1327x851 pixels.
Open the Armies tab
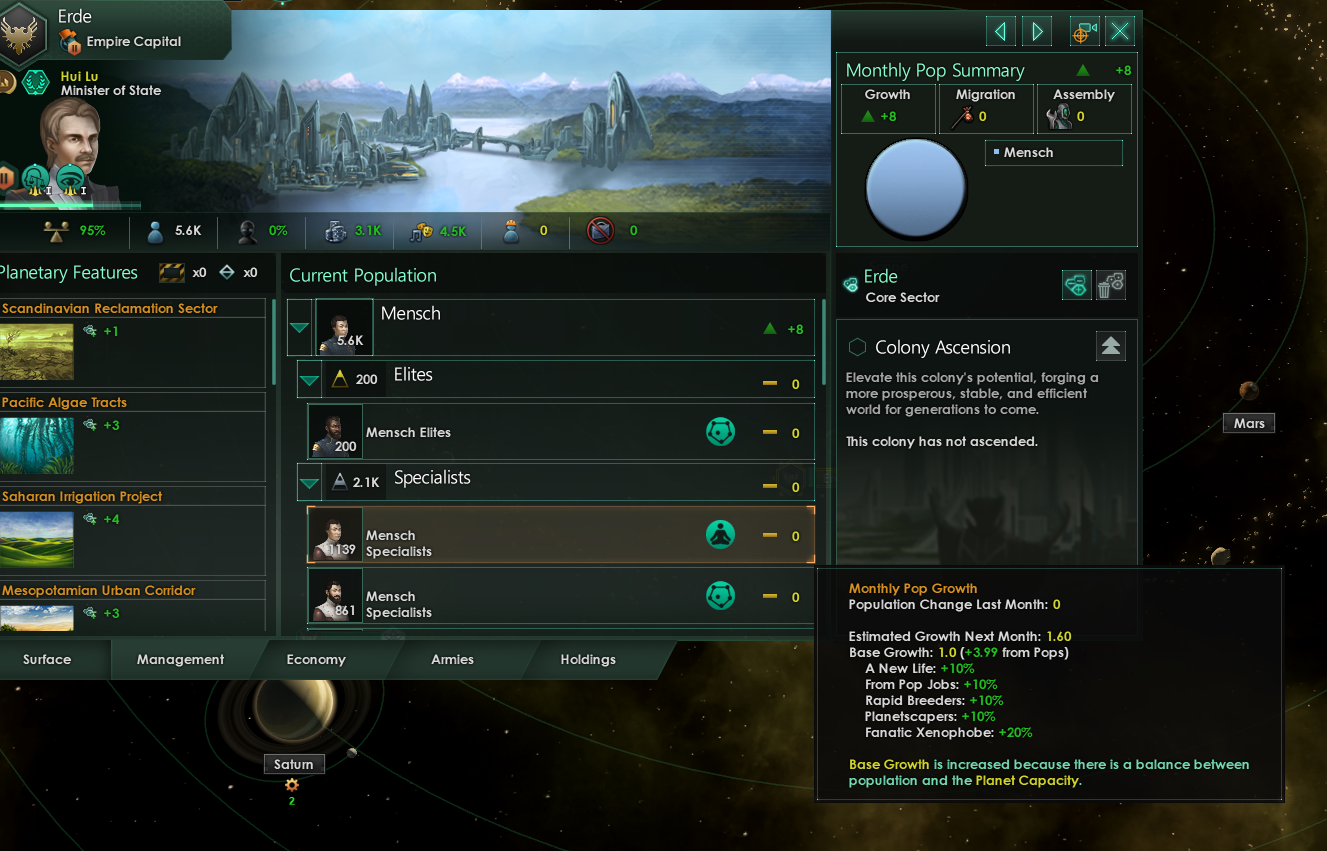click(x=452, y=659)
